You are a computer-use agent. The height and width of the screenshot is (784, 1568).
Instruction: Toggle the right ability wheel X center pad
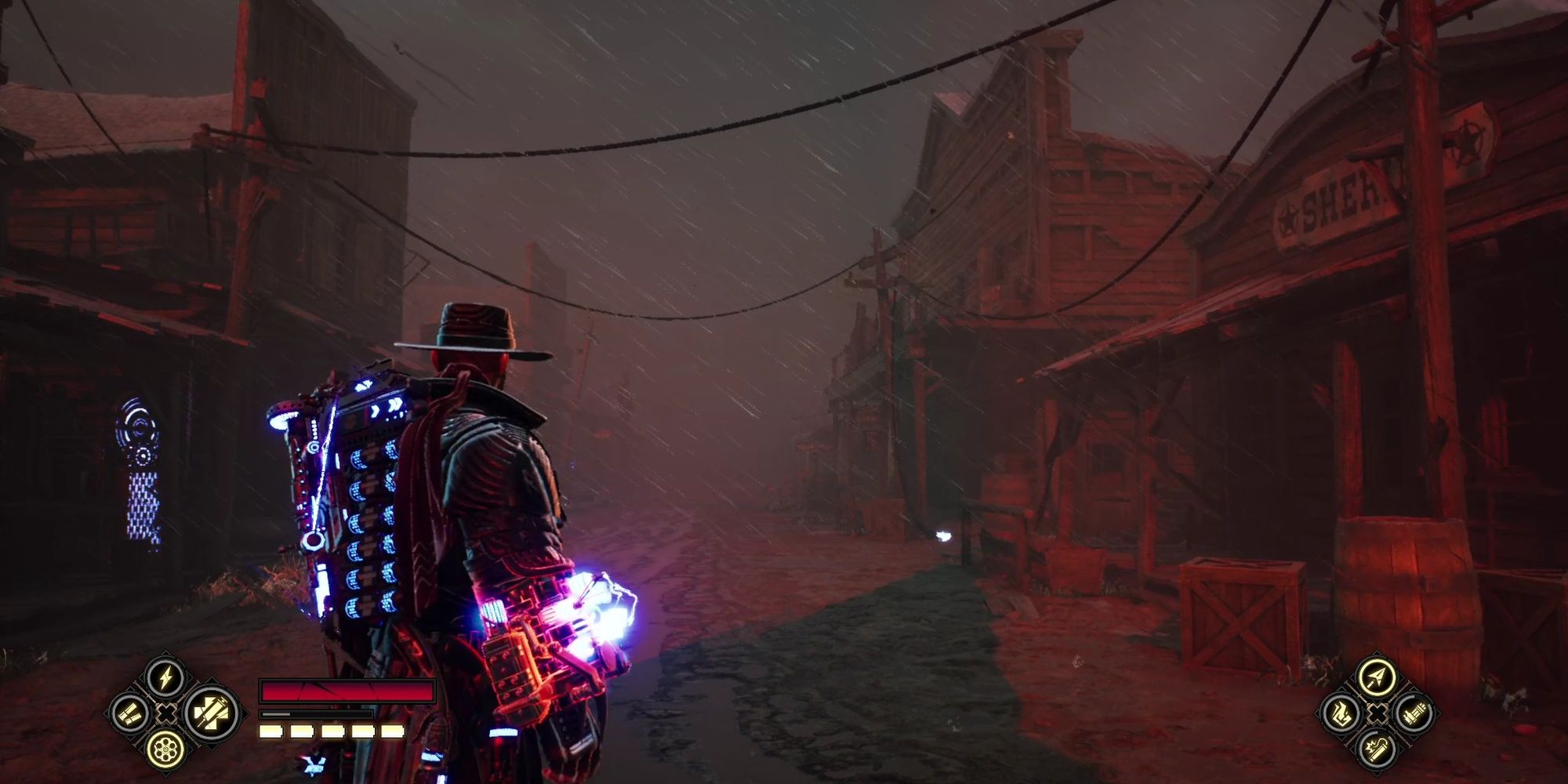[1377, 713]
